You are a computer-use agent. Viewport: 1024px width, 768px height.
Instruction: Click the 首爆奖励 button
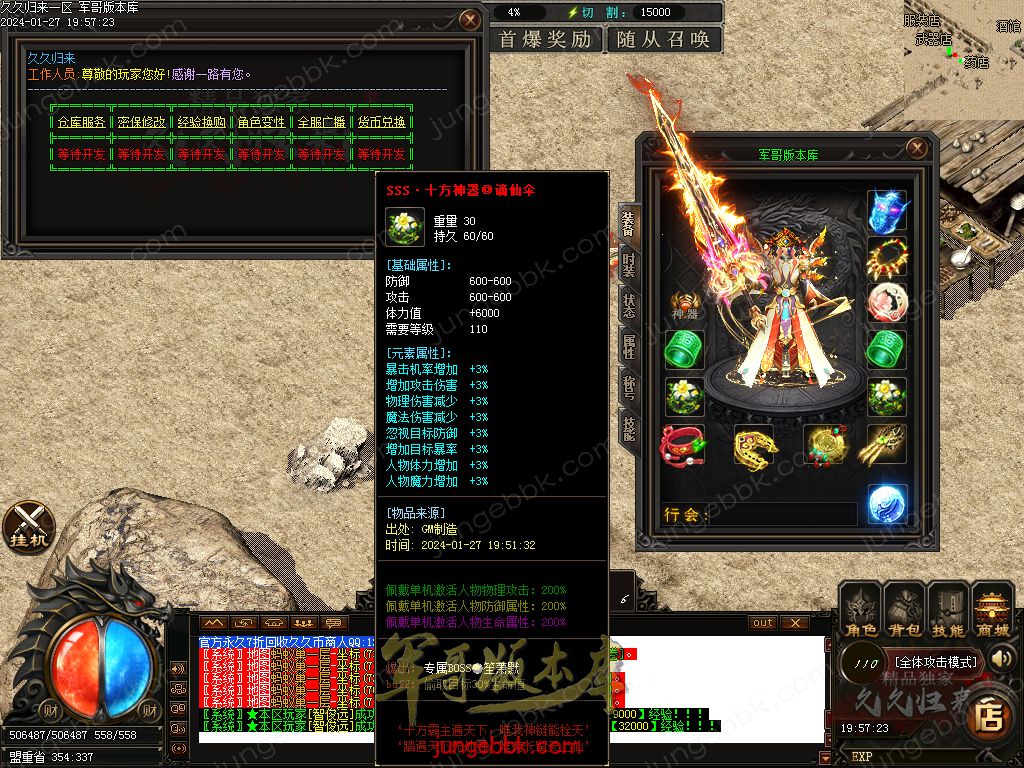point(546,40)
